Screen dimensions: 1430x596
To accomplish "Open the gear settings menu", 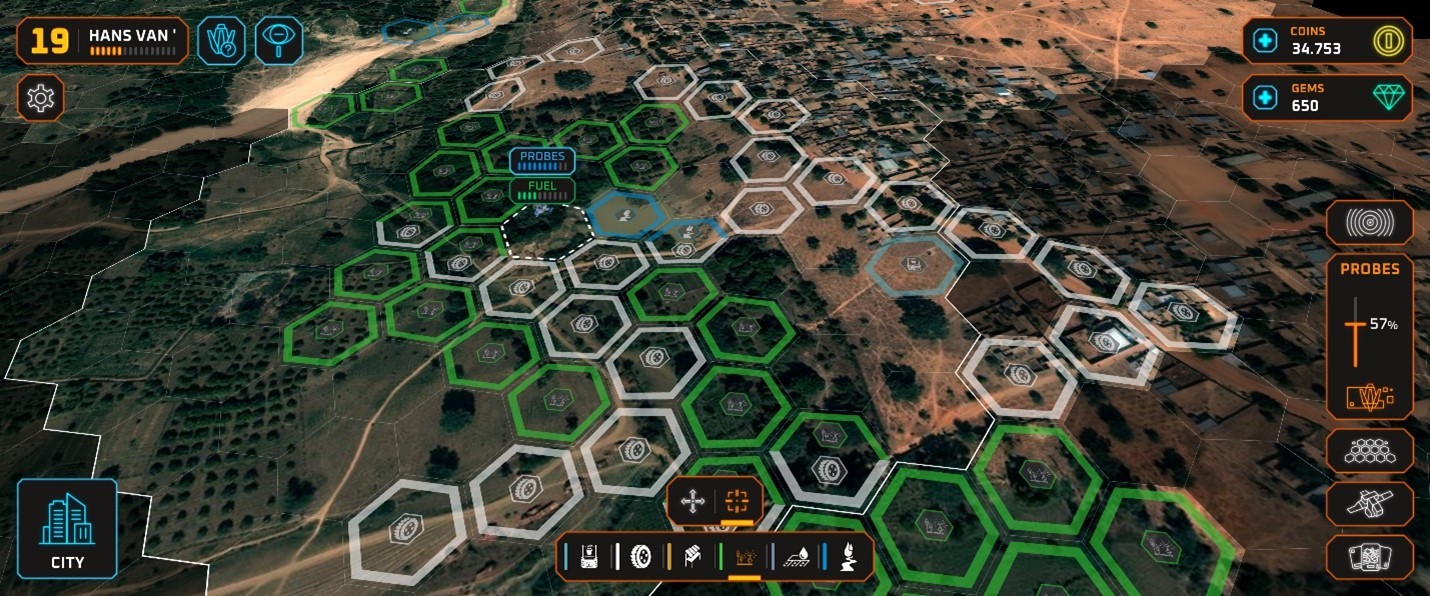I will pyautogui.click(x=41, y=98).
